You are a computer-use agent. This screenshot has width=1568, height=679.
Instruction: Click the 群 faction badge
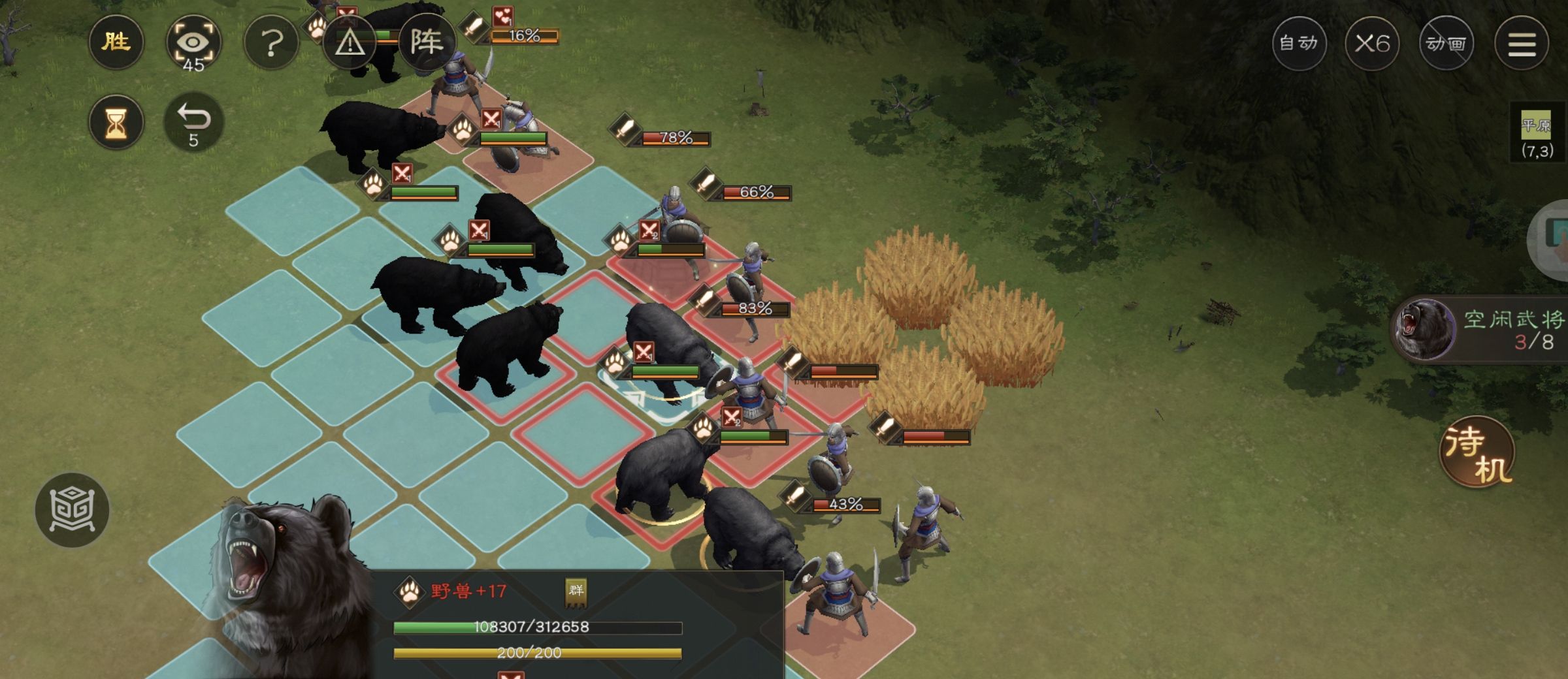click(576, 591)
